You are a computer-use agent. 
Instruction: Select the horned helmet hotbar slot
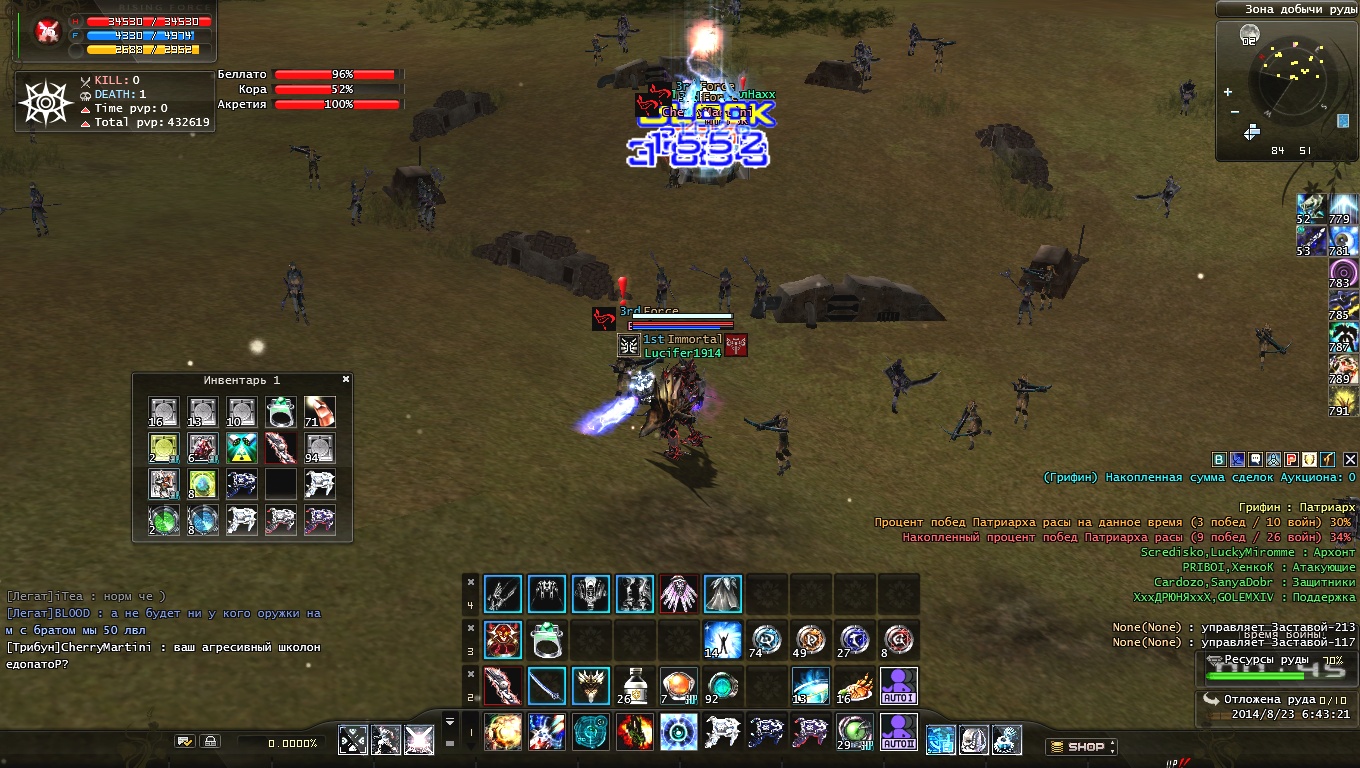pos(590,686)
